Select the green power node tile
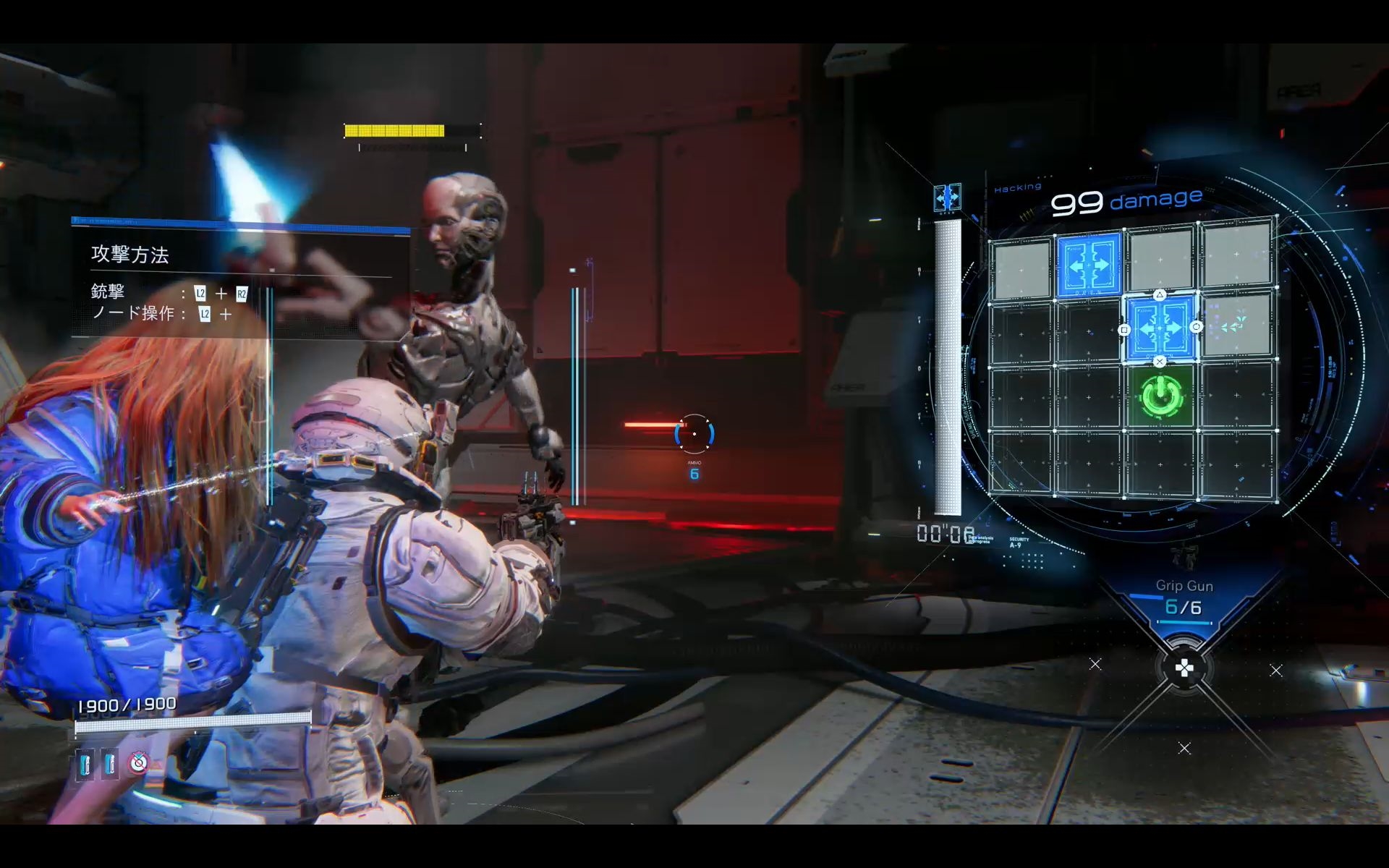Image resolution: width=1389 pixels, height=868 pixels. click(1161, 396)
